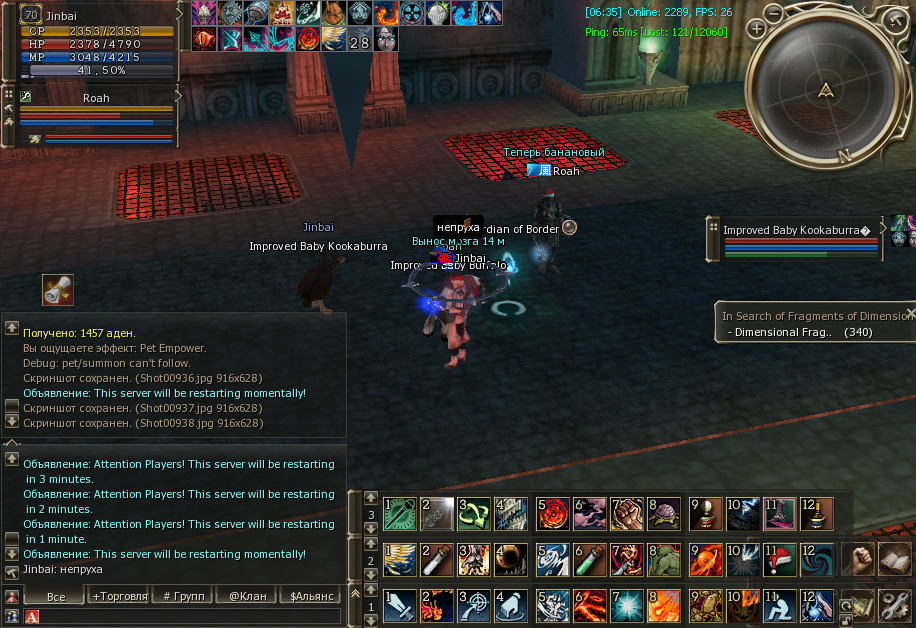The image size is (916, 628).
Task: Select the # Групп chat tab
Action: [183, 596]
